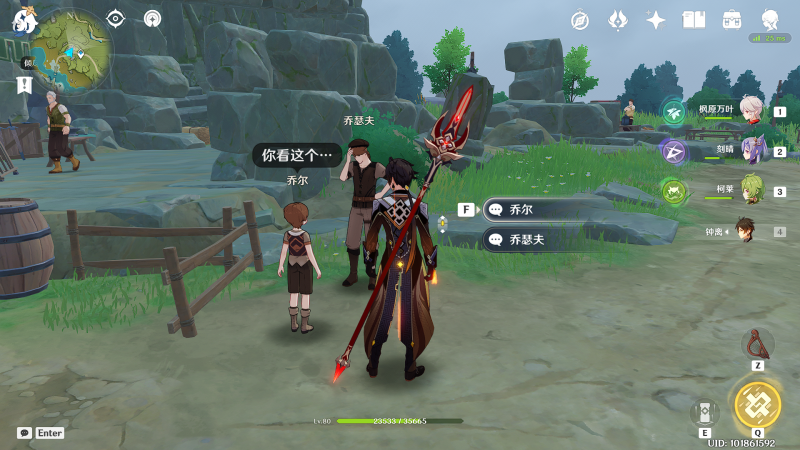Toggle the eye-shaped Elemental Sight icon

[116, 18]
